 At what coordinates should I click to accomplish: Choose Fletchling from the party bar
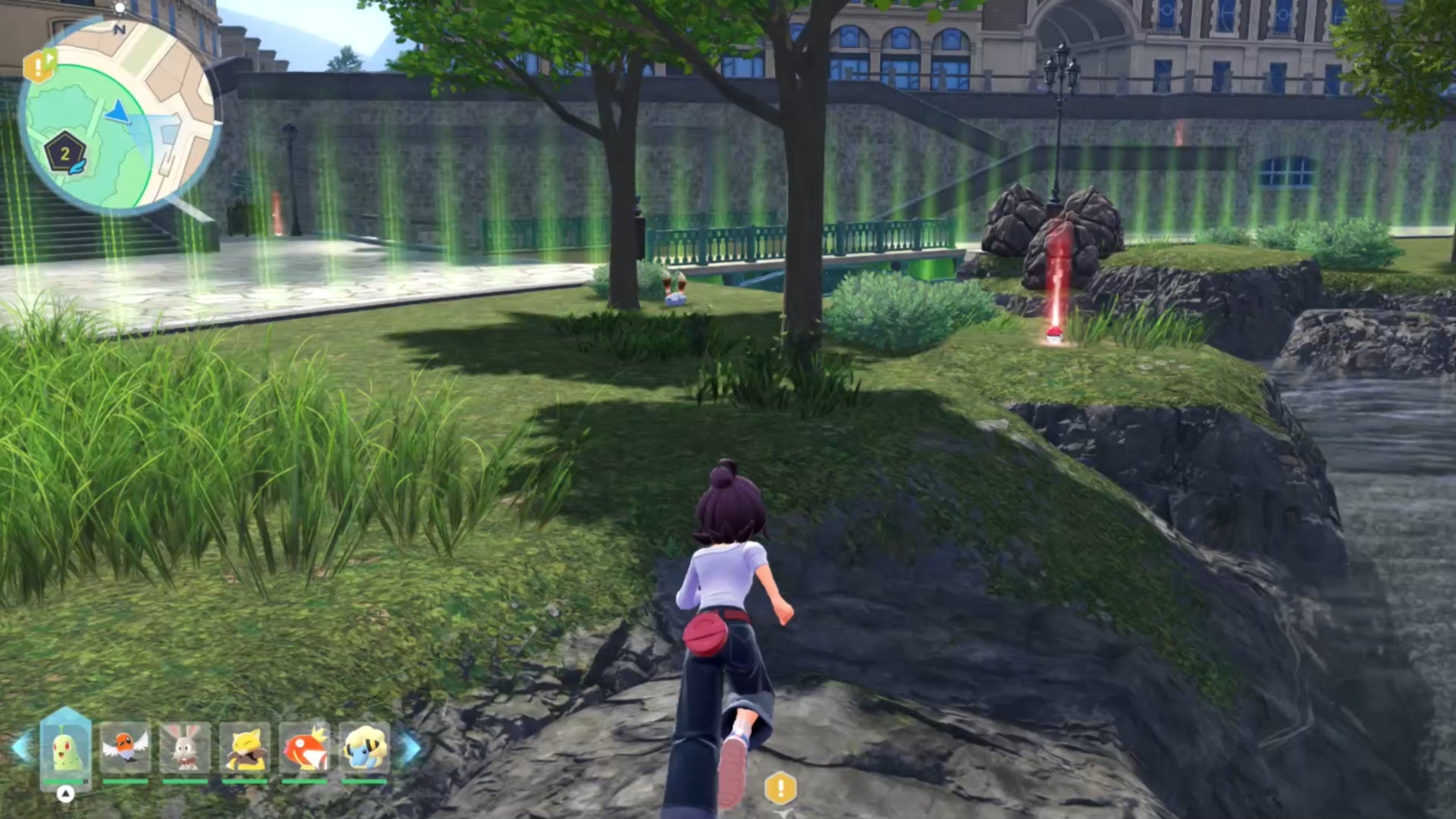[125, 748]
